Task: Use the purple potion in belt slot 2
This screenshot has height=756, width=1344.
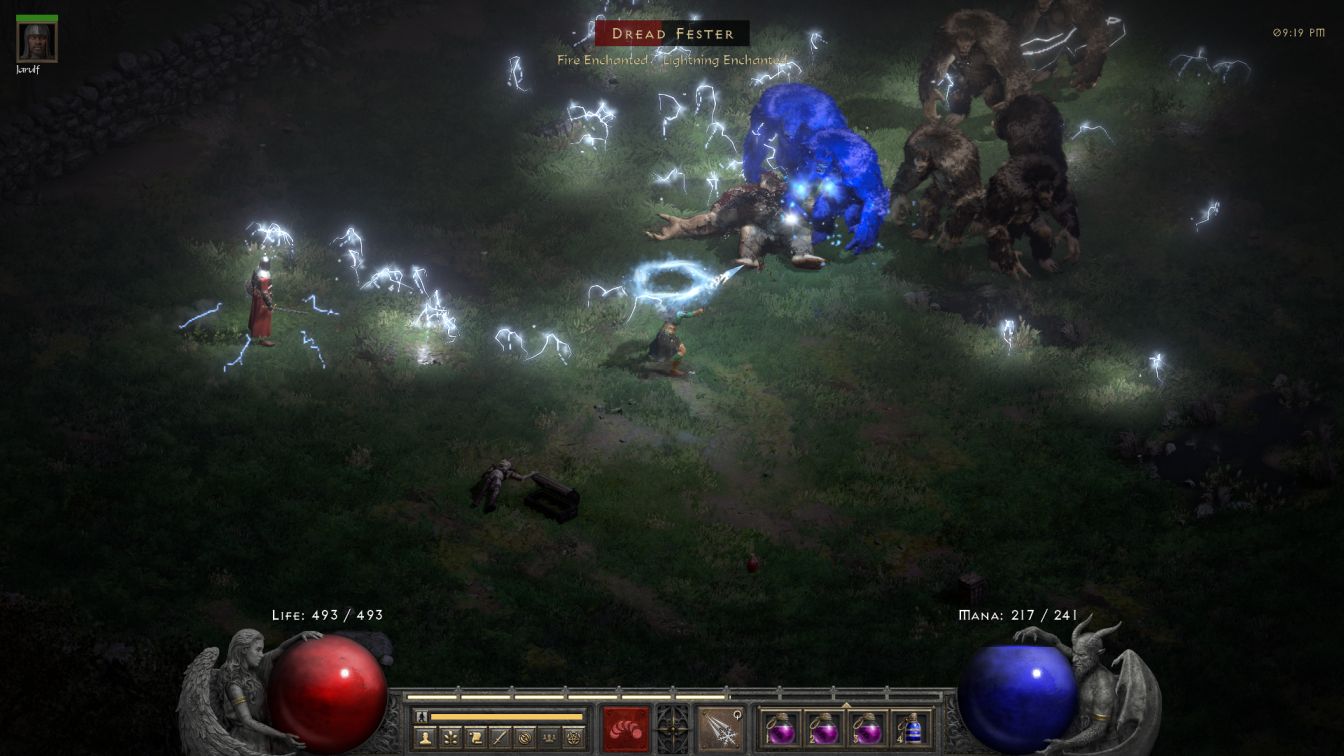Action: point(823,728)
